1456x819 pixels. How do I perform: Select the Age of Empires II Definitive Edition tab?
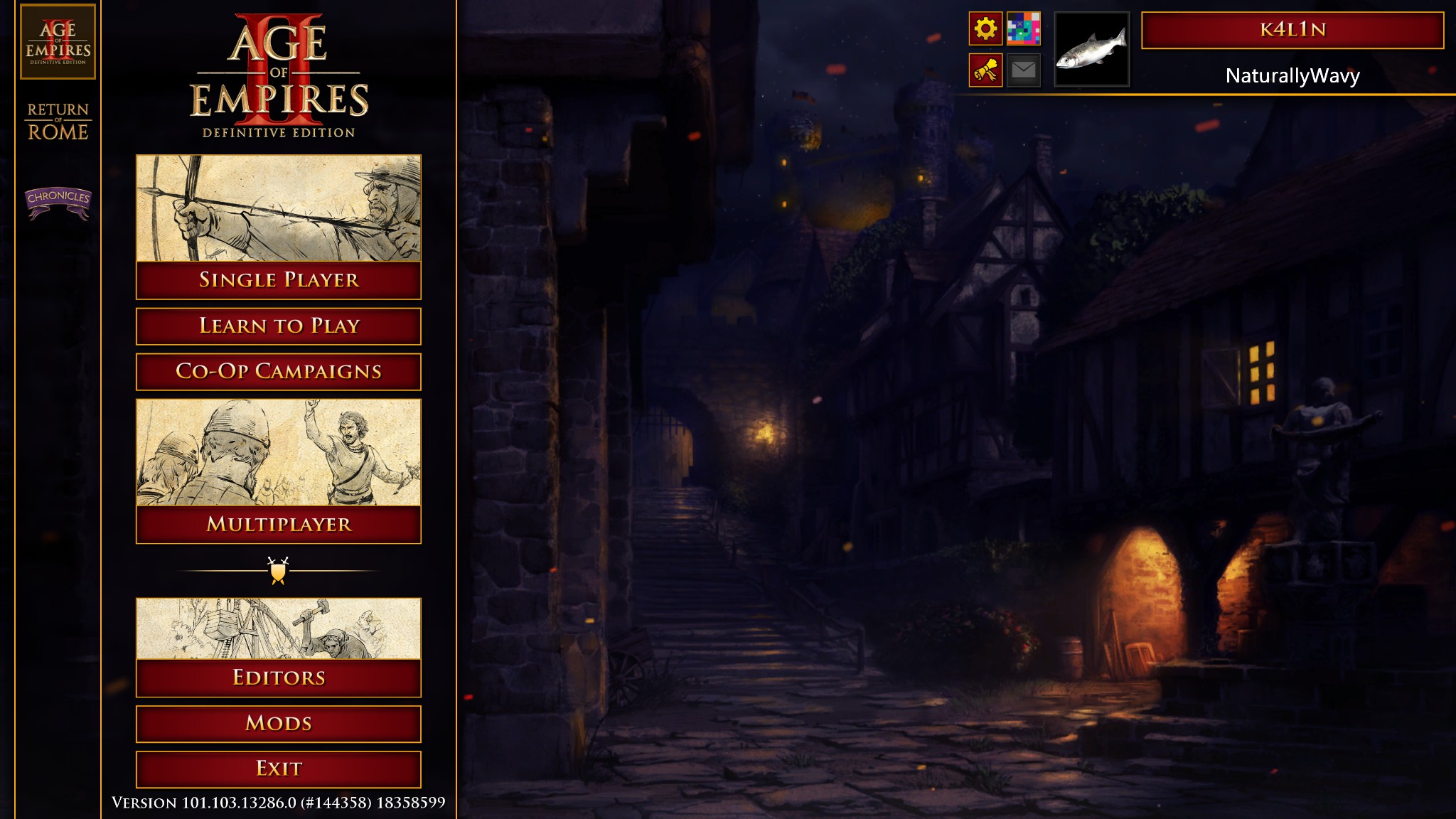(x=58, y=41)
